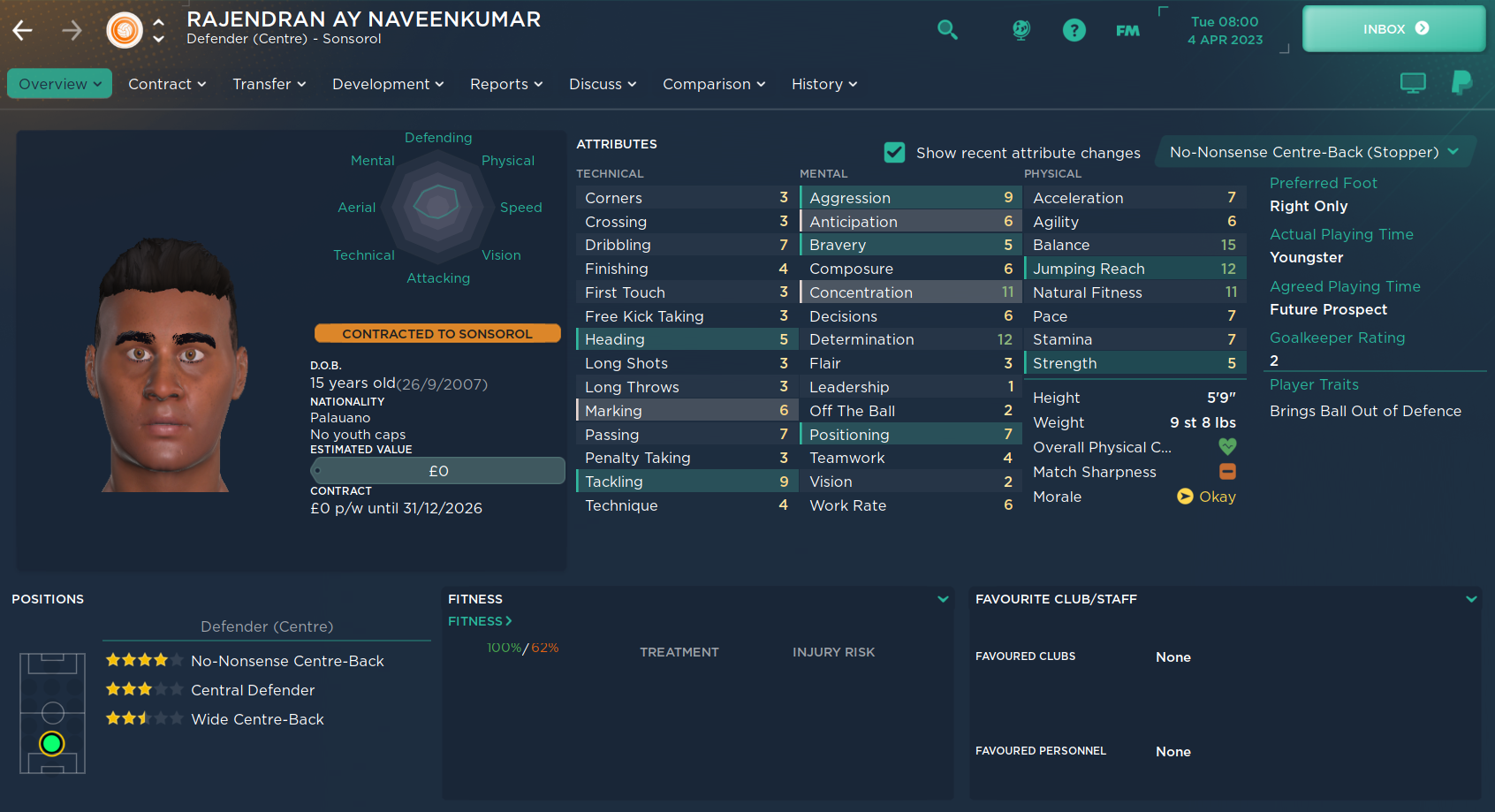Select the monitor icon above the attributes panel
This screenshot has height=812, width=1495.
(x=1413, y=82)
